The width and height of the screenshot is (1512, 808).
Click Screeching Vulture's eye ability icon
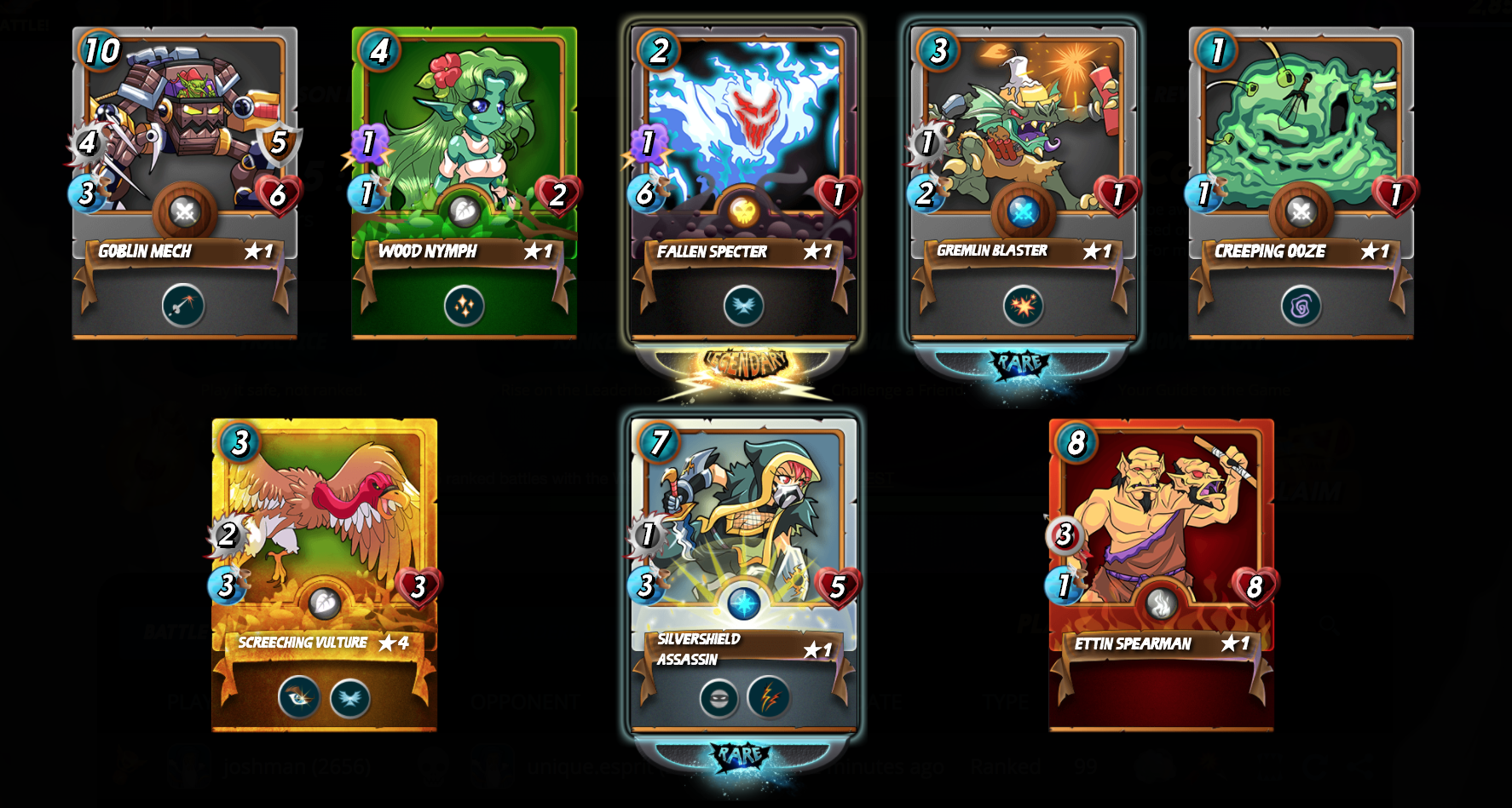click(x=299, y=697)
